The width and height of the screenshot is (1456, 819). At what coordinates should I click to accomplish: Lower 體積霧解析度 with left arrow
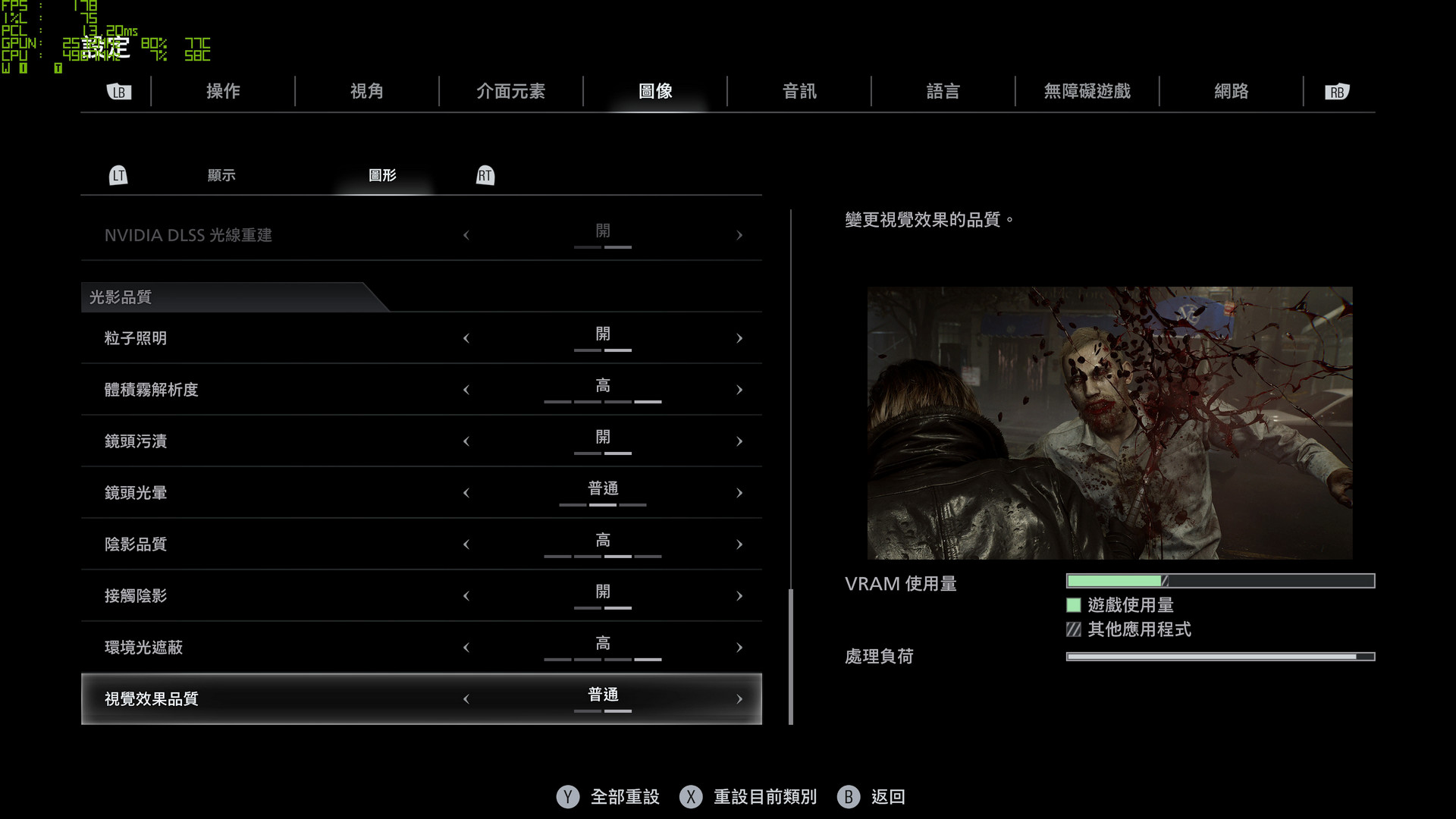[x=466, y=391]
